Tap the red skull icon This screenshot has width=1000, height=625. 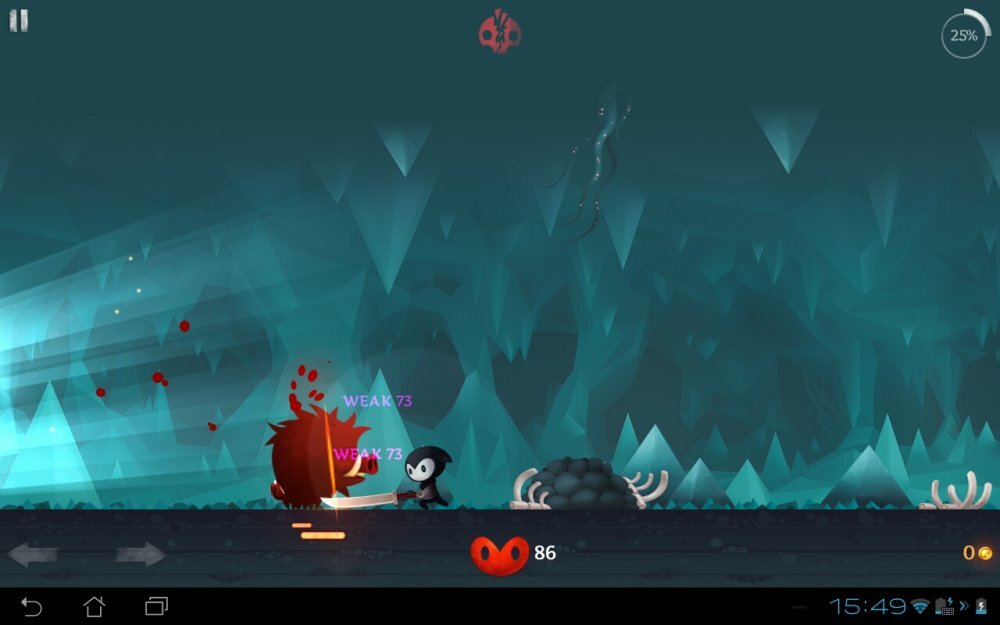point(500,31)
